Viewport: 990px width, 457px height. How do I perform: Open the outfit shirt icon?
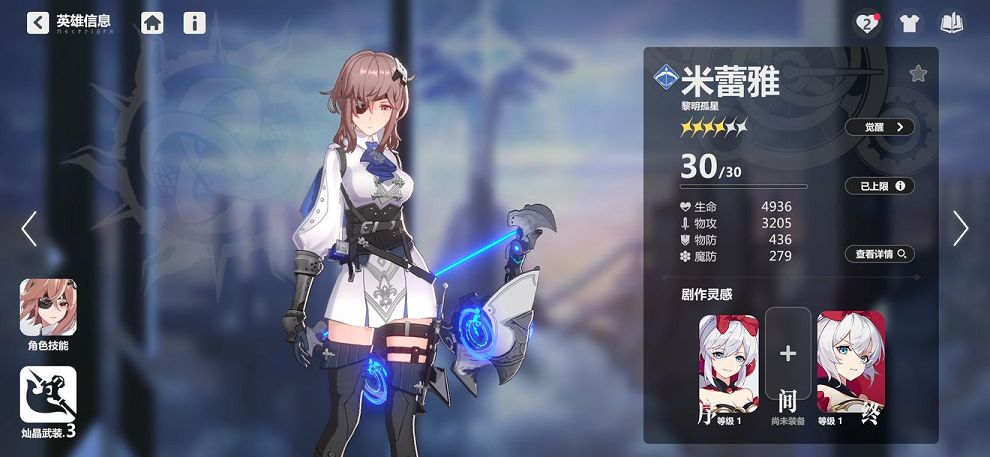point(909,23)
